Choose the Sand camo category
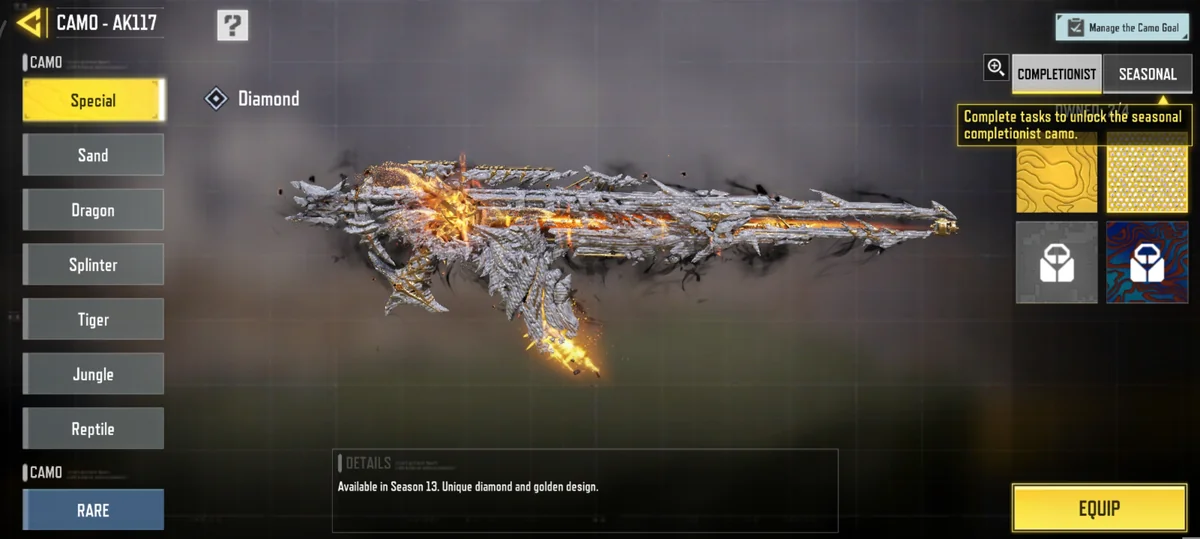1200x539 pixels. tap(93, 155)
